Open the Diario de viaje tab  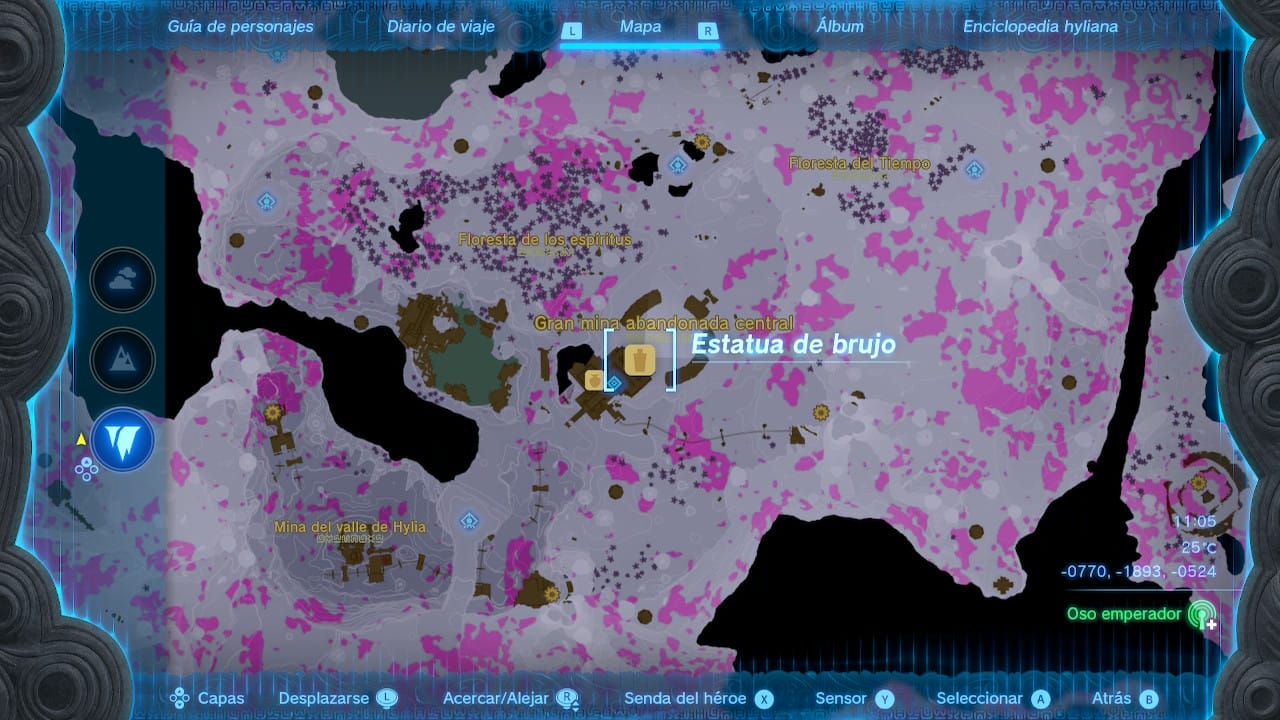point(441,27)
